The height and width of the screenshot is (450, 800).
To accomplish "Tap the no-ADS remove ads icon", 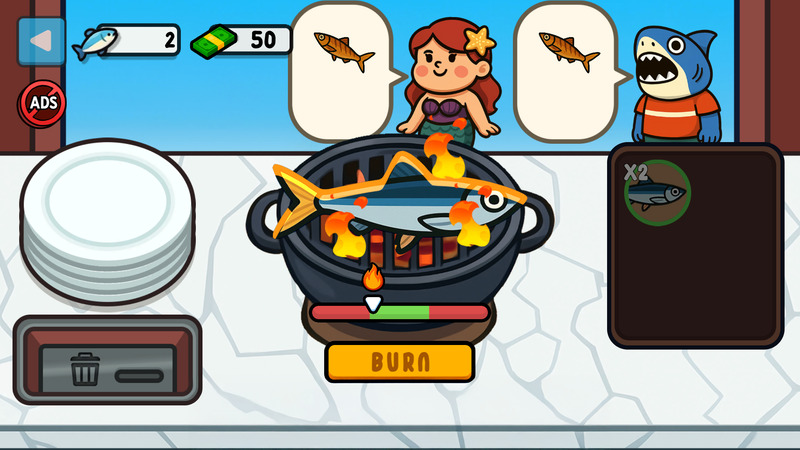I will 42,103.
